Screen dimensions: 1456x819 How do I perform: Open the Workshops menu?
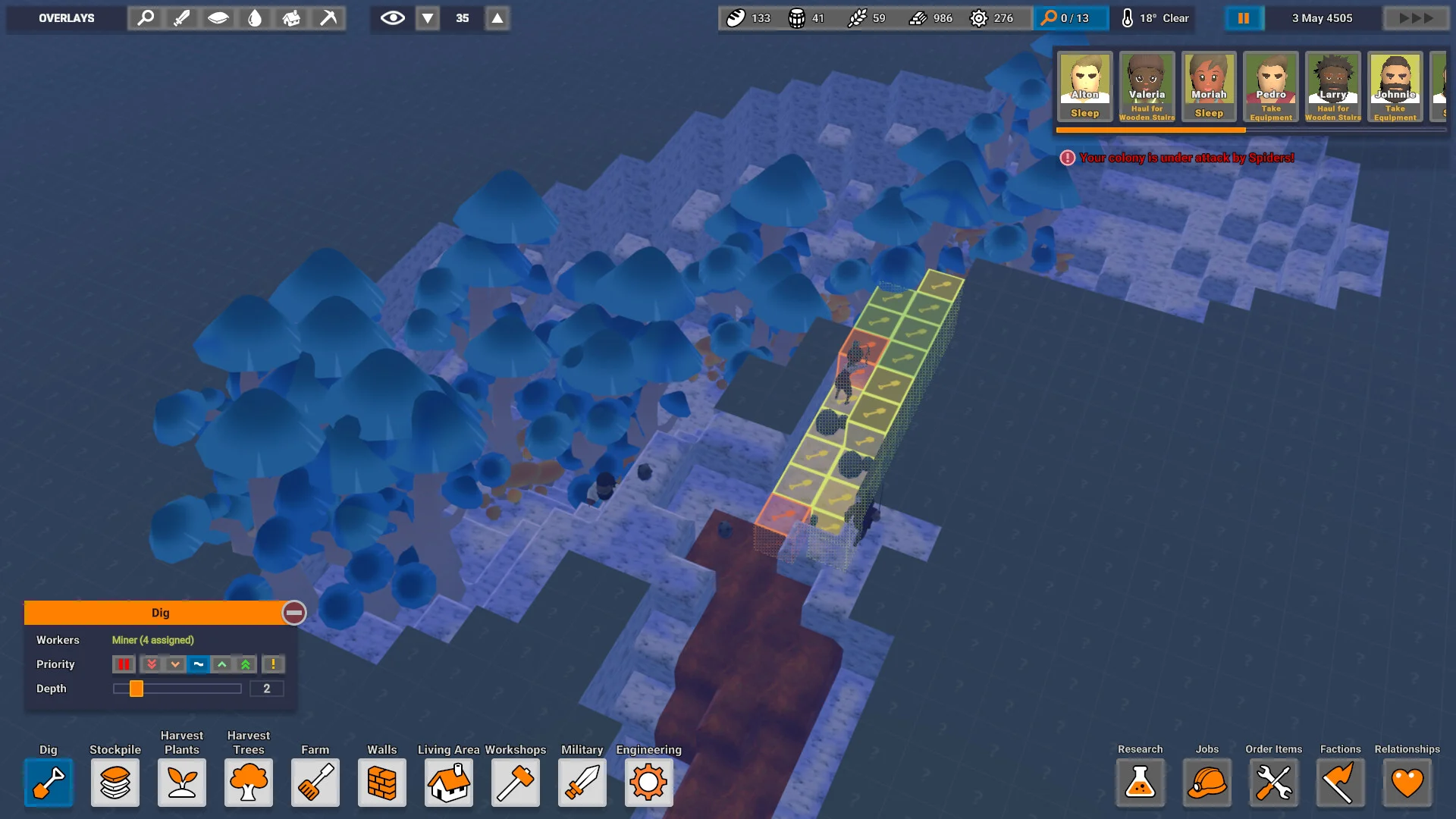516,782
